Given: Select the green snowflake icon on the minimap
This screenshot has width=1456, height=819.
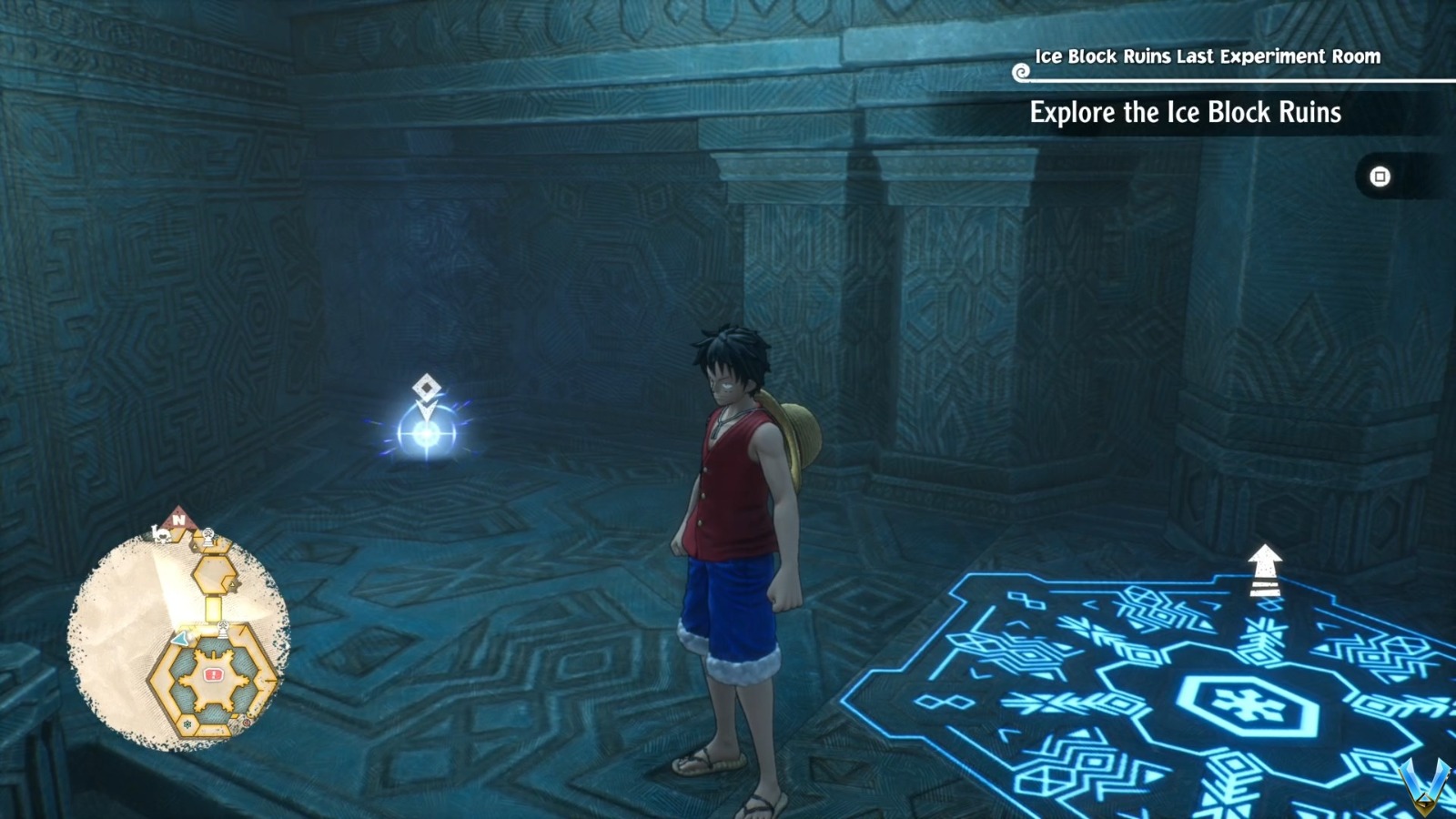Looking at the screenshot, I should pos(187,723).
